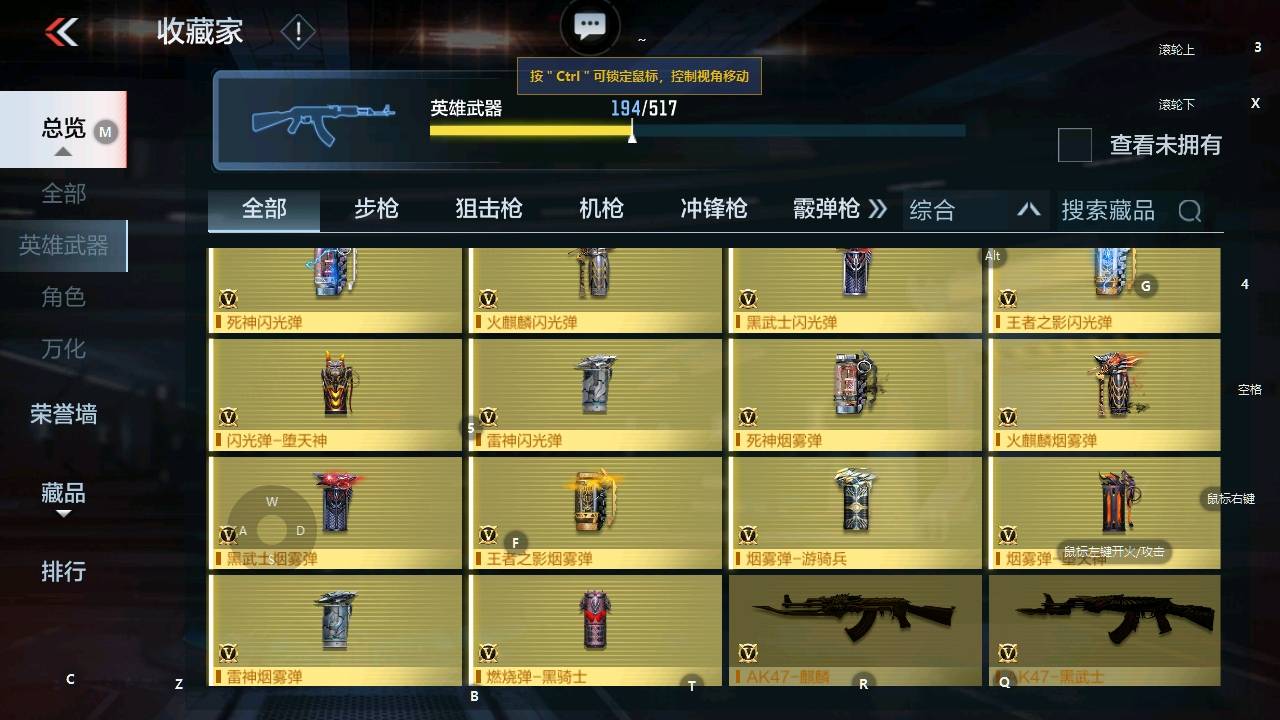Open the 荣誉墙 section in the sidebar
The image size is (1280, 720).
pyautogui.click(x=64, y=414)
